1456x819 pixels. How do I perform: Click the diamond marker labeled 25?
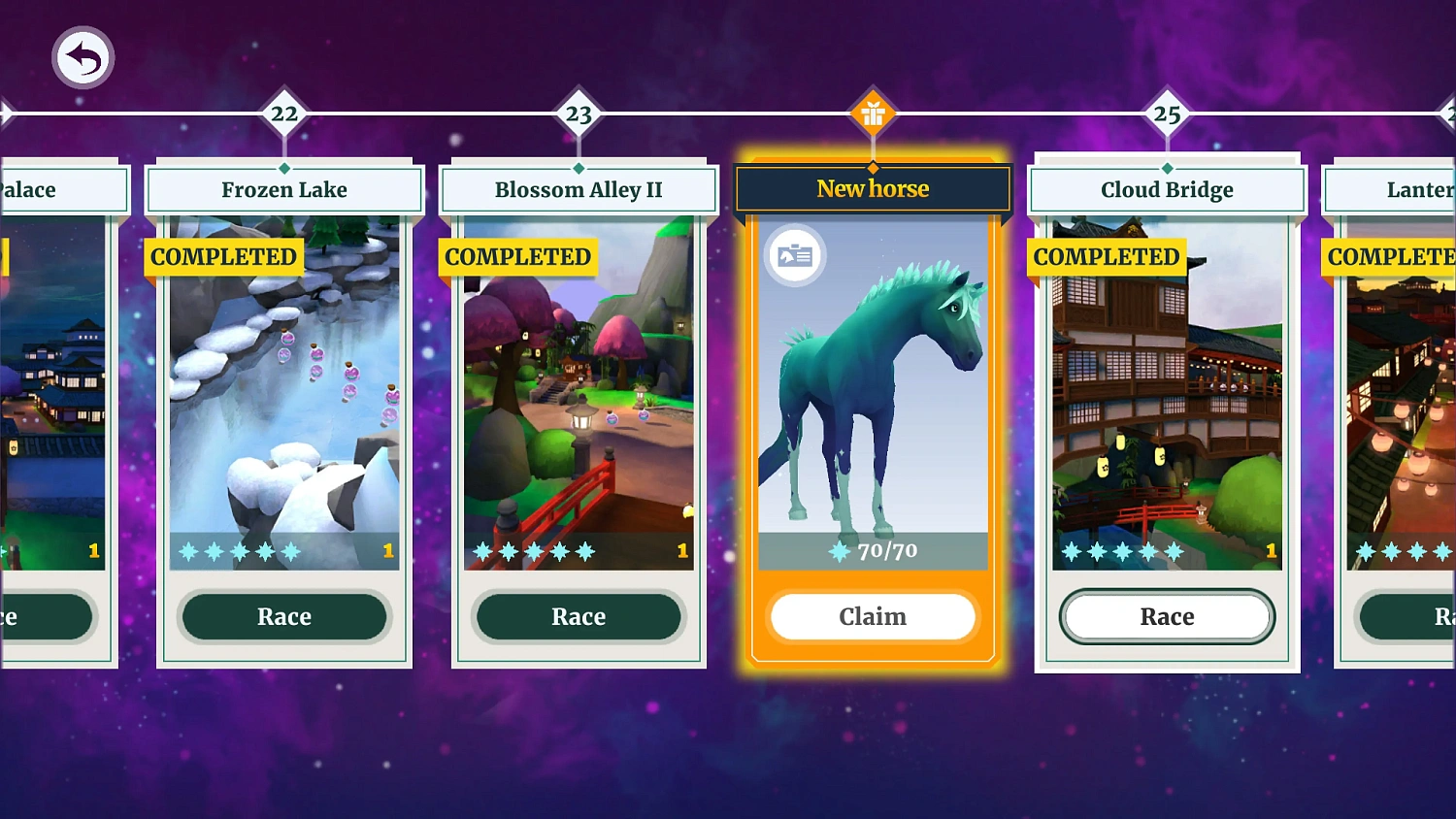click(1167, 114)
